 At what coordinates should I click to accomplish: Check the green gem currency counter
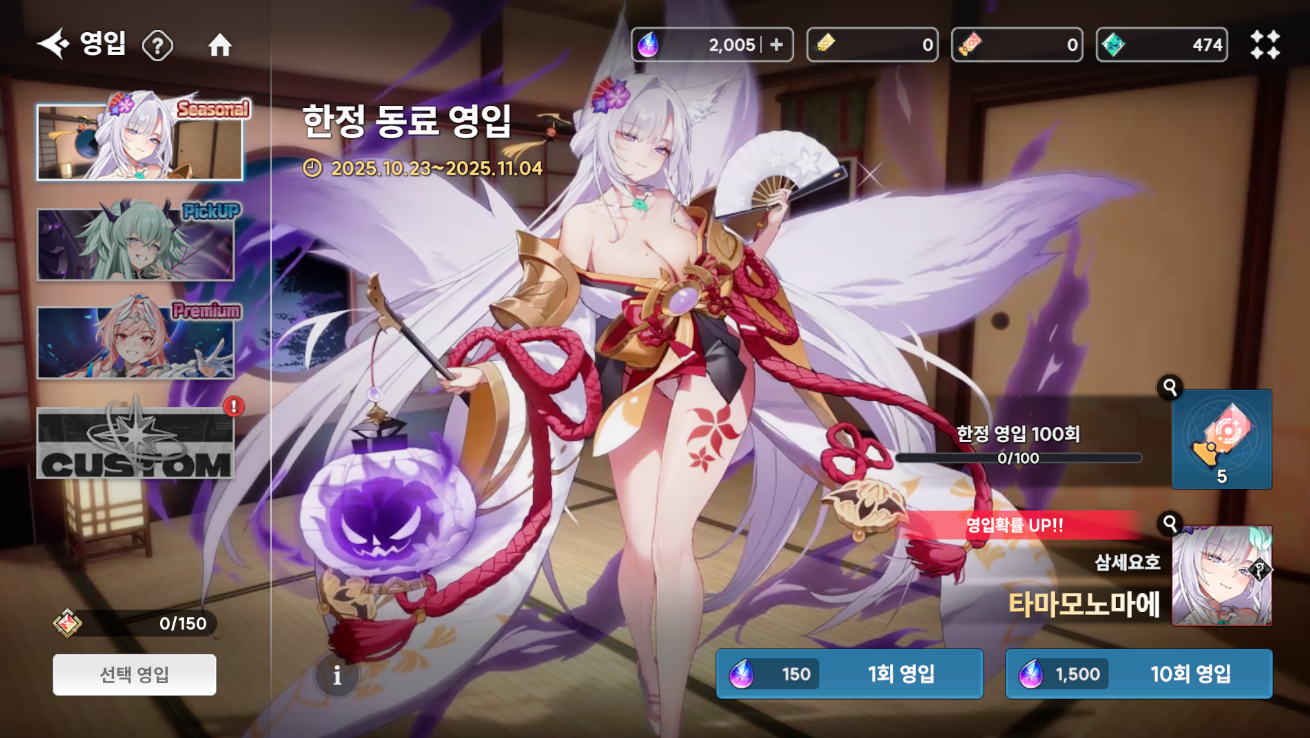tap(1161, 45)
